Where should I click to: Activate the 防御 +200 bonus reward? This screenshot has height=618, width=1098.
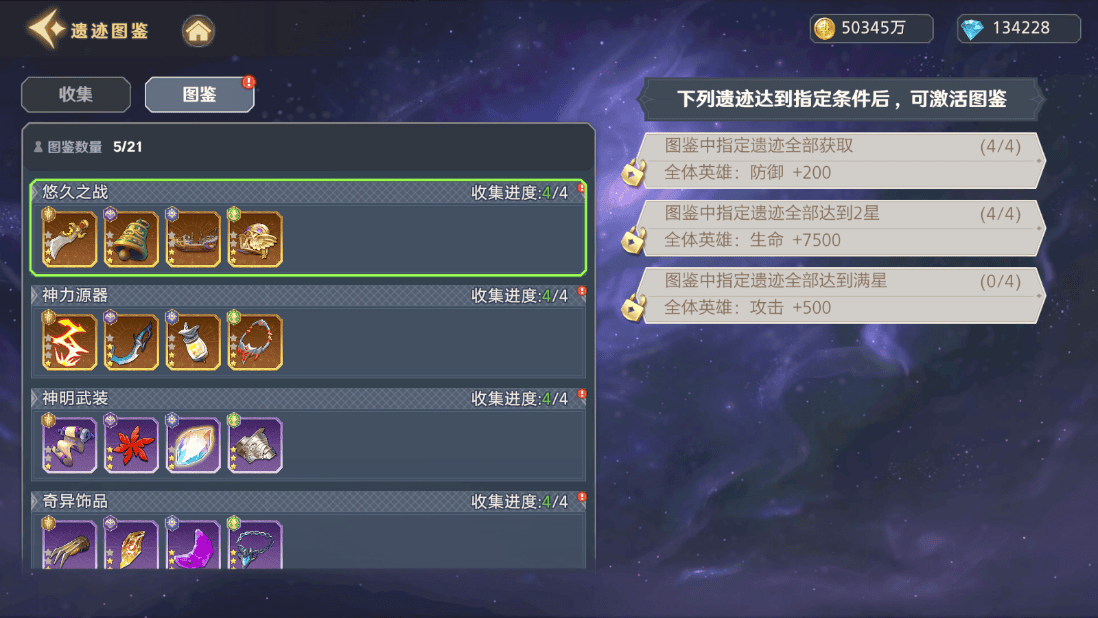click(x=842, y=160)
